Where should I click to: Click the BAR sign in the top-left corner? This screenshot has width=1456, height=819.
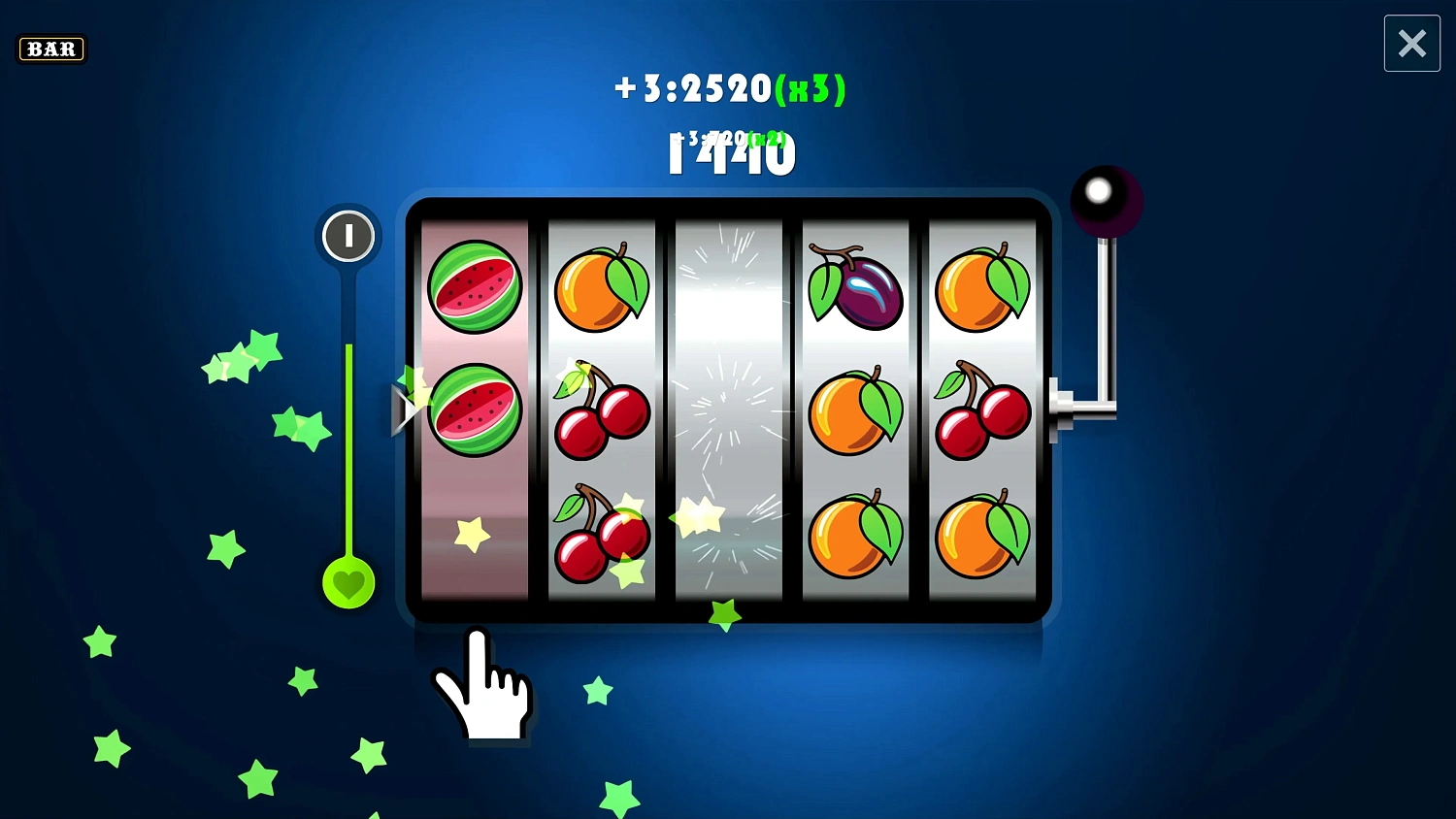[x=51, y=49]
